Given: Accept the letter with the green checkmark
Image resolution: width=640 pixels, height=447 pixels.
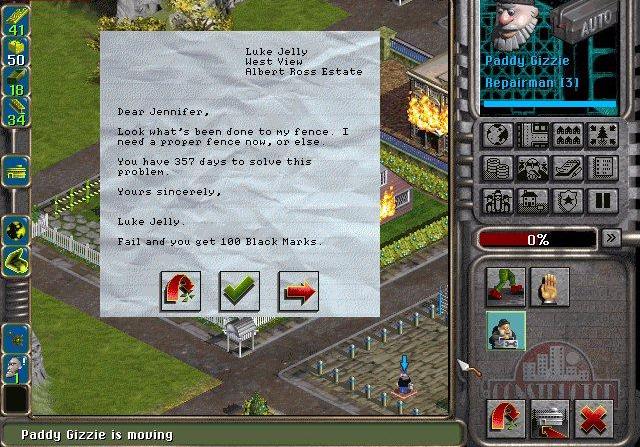Looking at the screenshot, I should pos(239,291).
